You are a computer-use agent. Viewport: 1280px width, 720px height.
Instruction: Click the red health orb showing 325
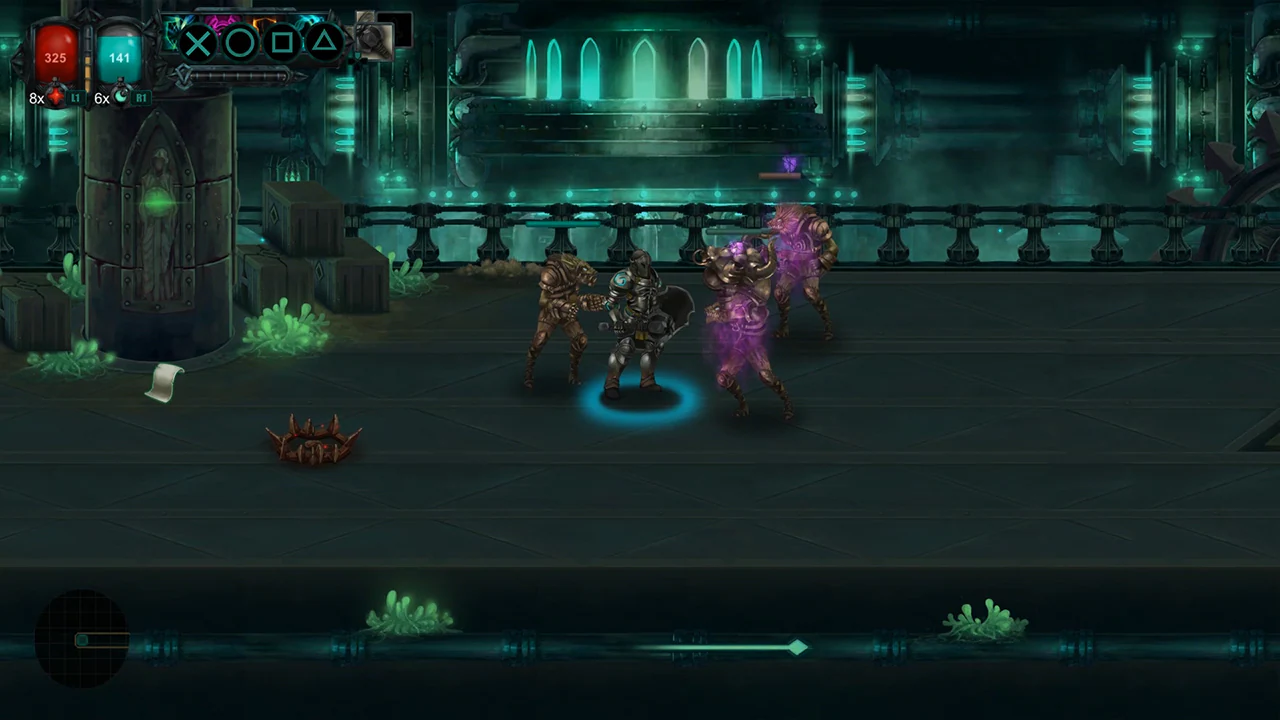pyautogui.click(x=55, y=52)
